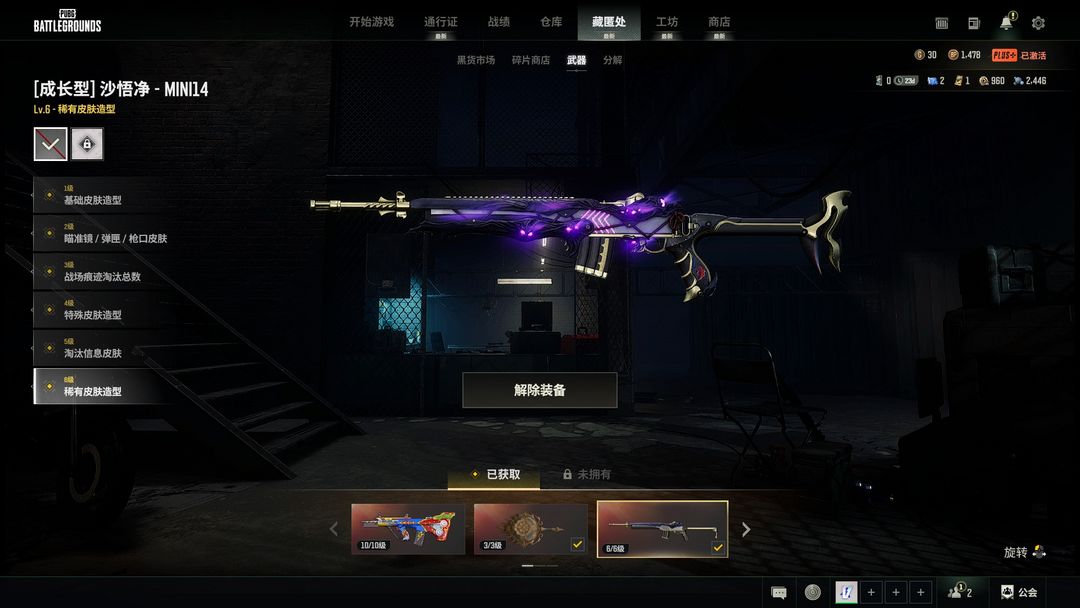The image size is (1080, 608).
Task: Select the 3/3级 skin thumbnail
Action: pyautogui.click(x=530, y=528)
